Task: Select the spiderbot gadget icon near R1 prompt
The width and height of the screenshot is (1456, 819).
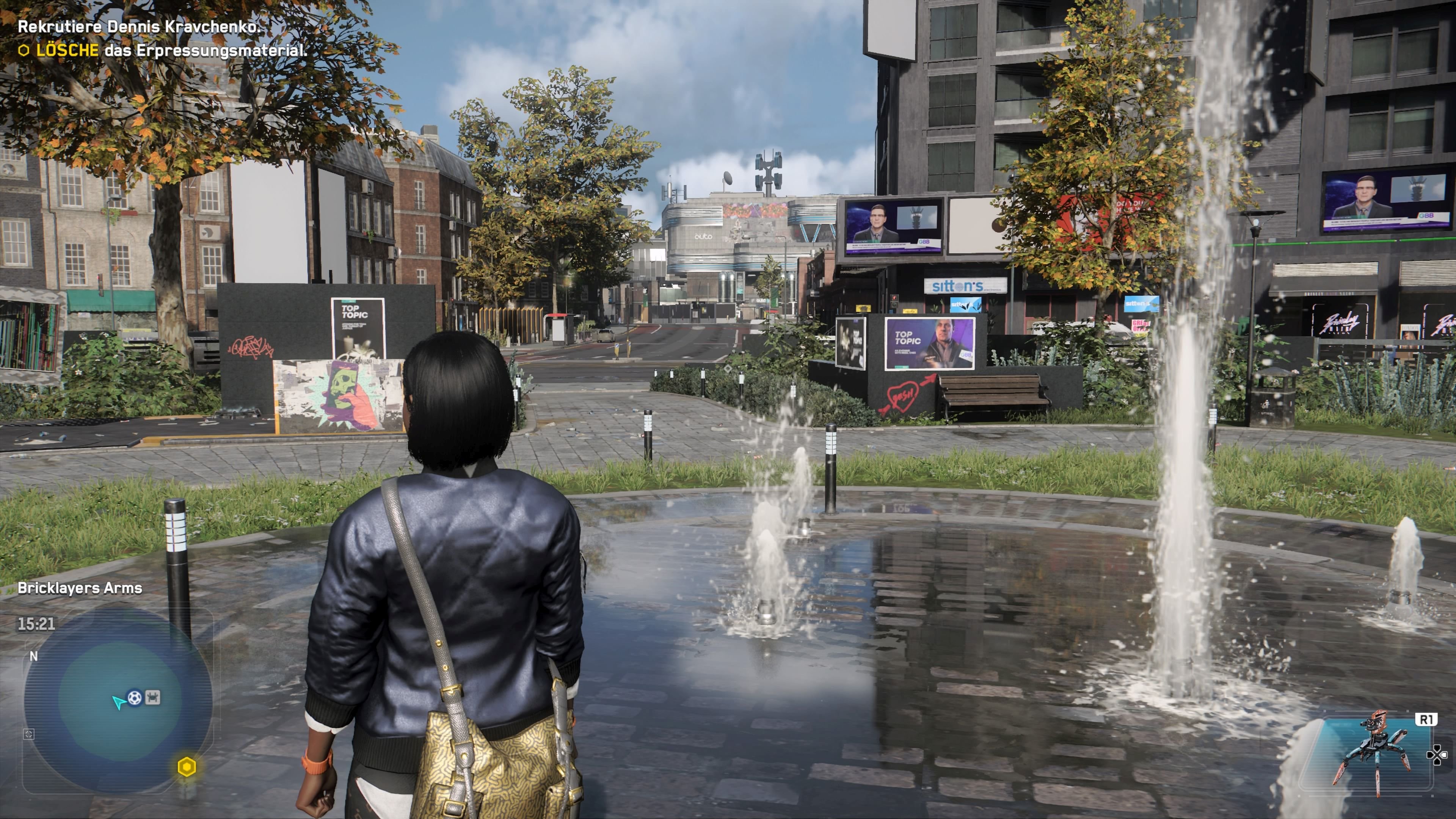Action: 1375,743
